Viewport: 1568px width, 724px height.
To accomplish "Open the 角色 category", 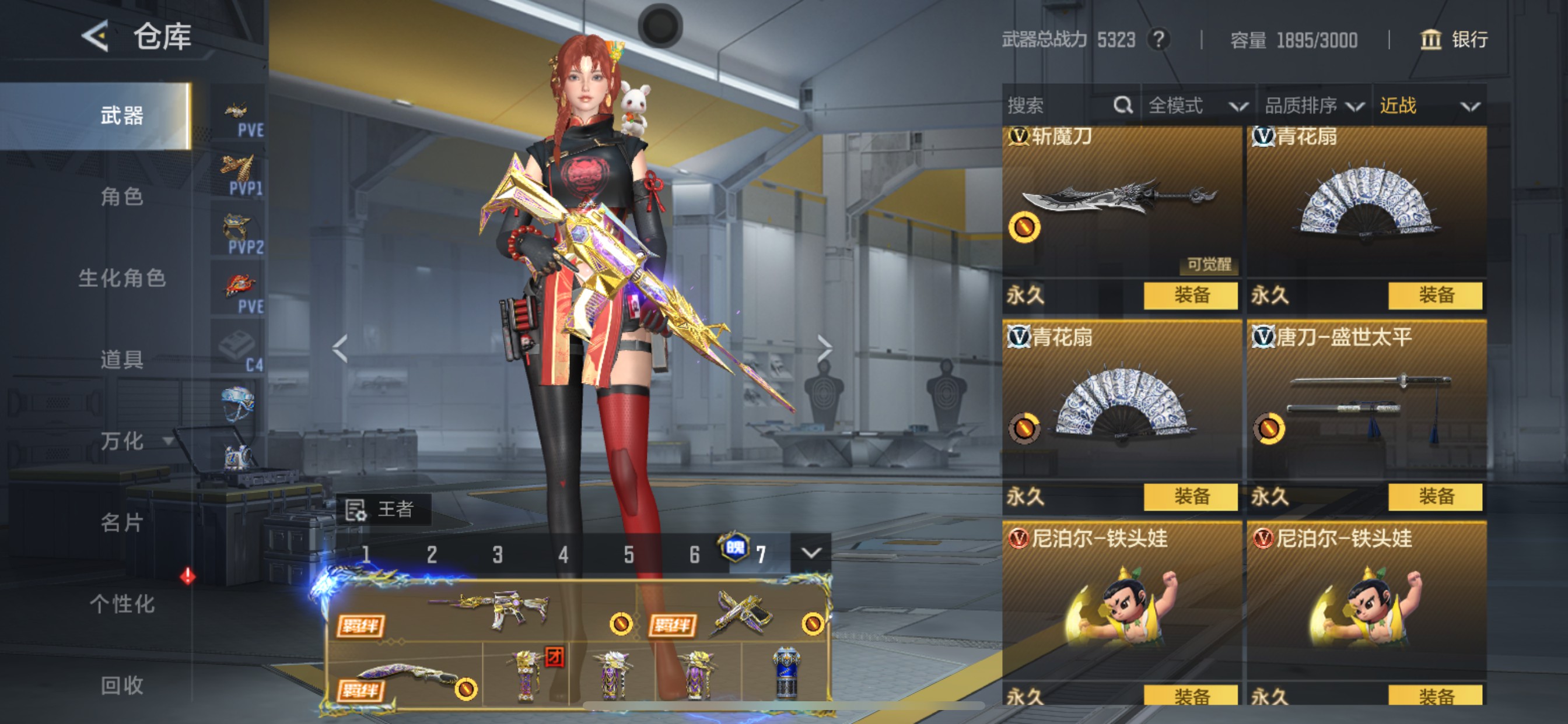I will (122, 196).
